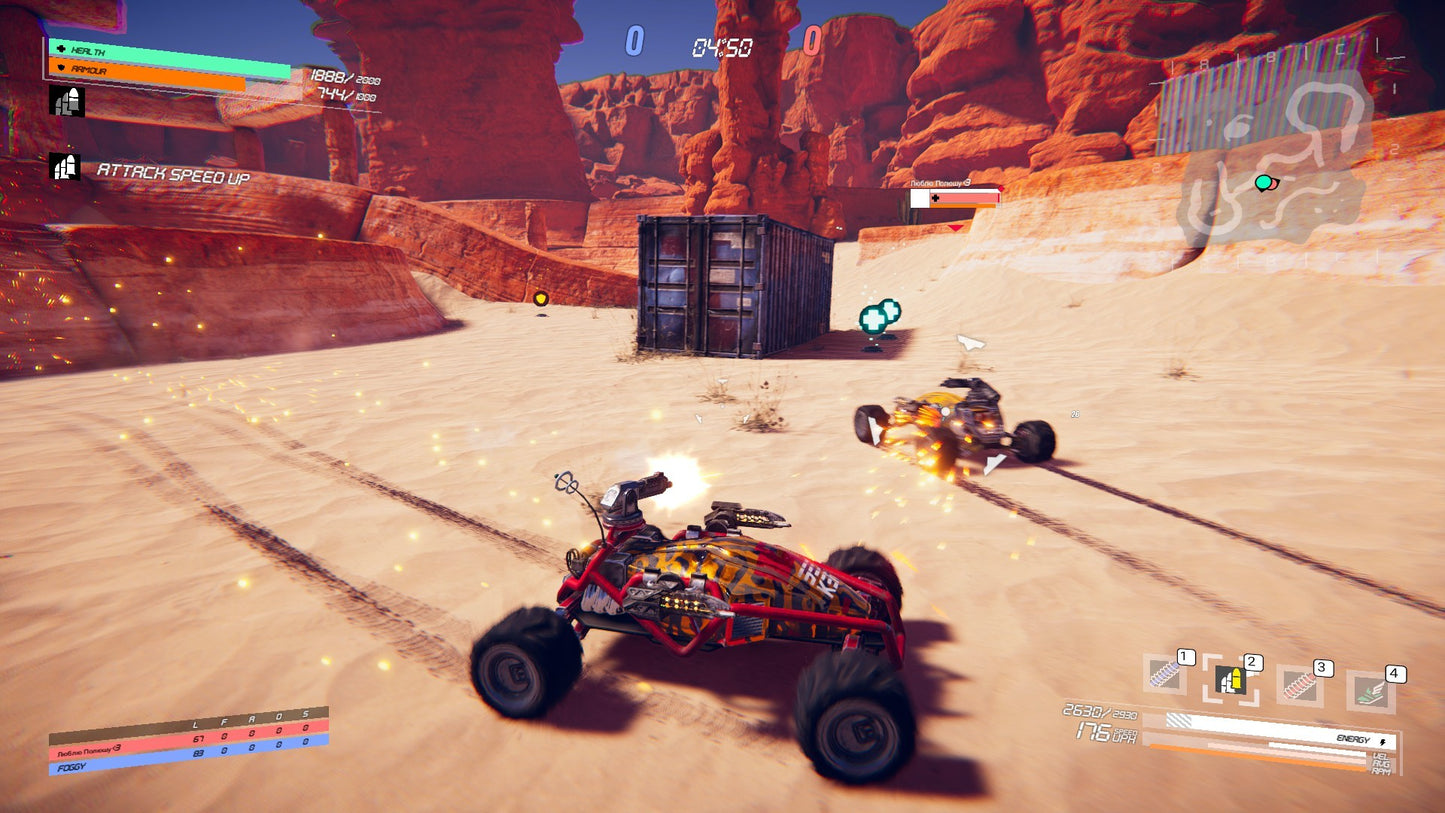This screenshot has width=1445, height=813.
Task: Trigger the winged shoe ability in slot 4
Action: click(1370, 691)
